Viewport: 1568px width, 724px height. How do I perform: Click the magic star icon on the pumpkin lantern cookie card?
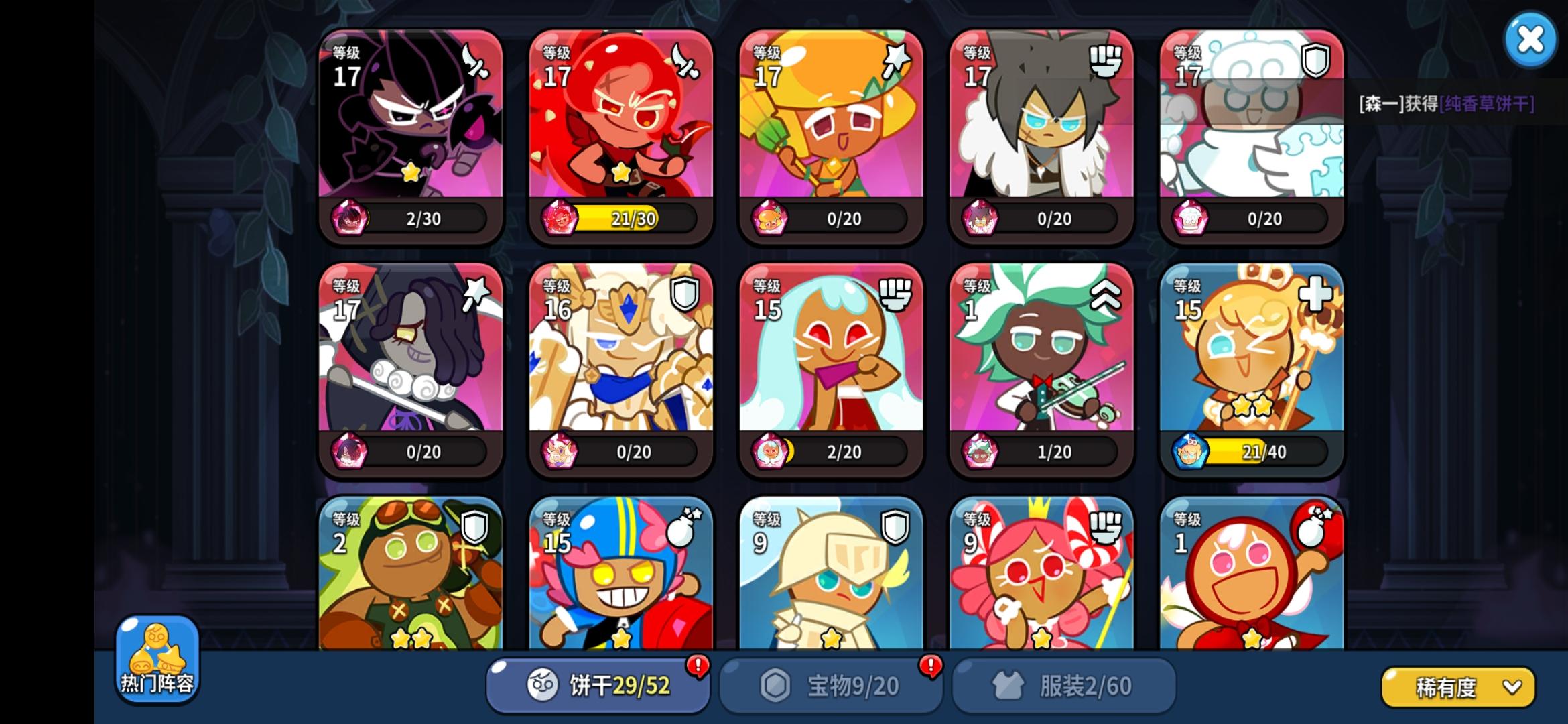point(895,60)
